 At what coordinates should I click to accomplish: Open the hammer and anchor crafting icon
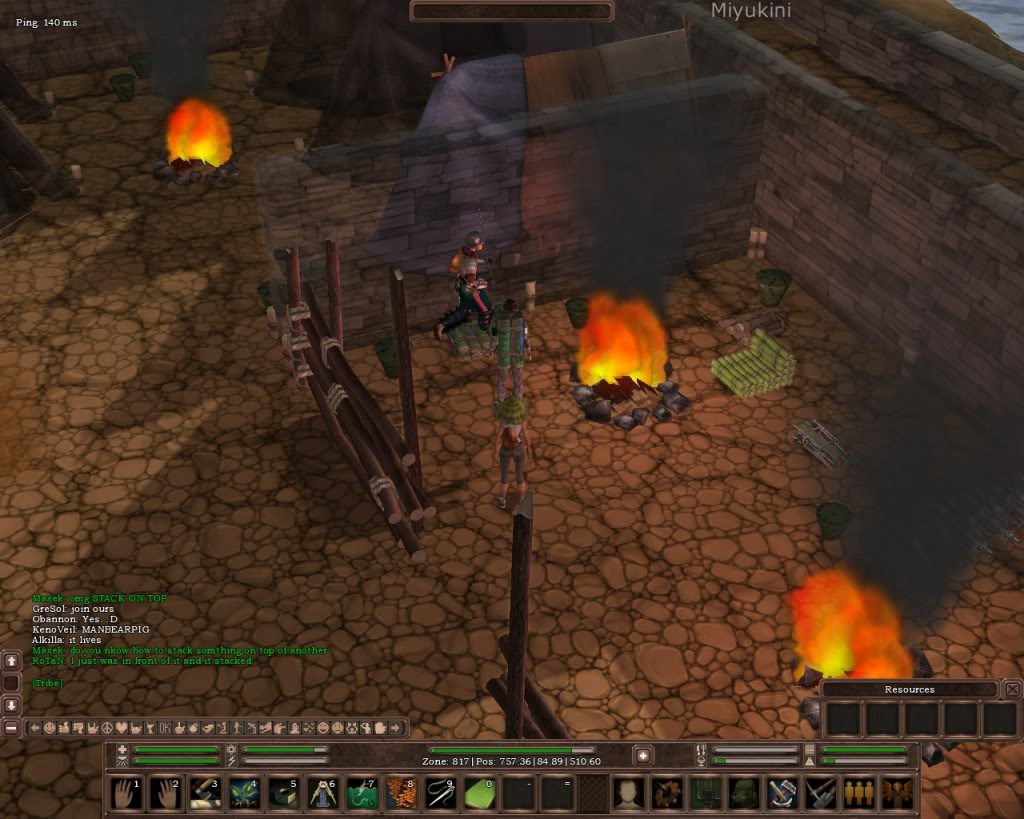pos(781,793)
